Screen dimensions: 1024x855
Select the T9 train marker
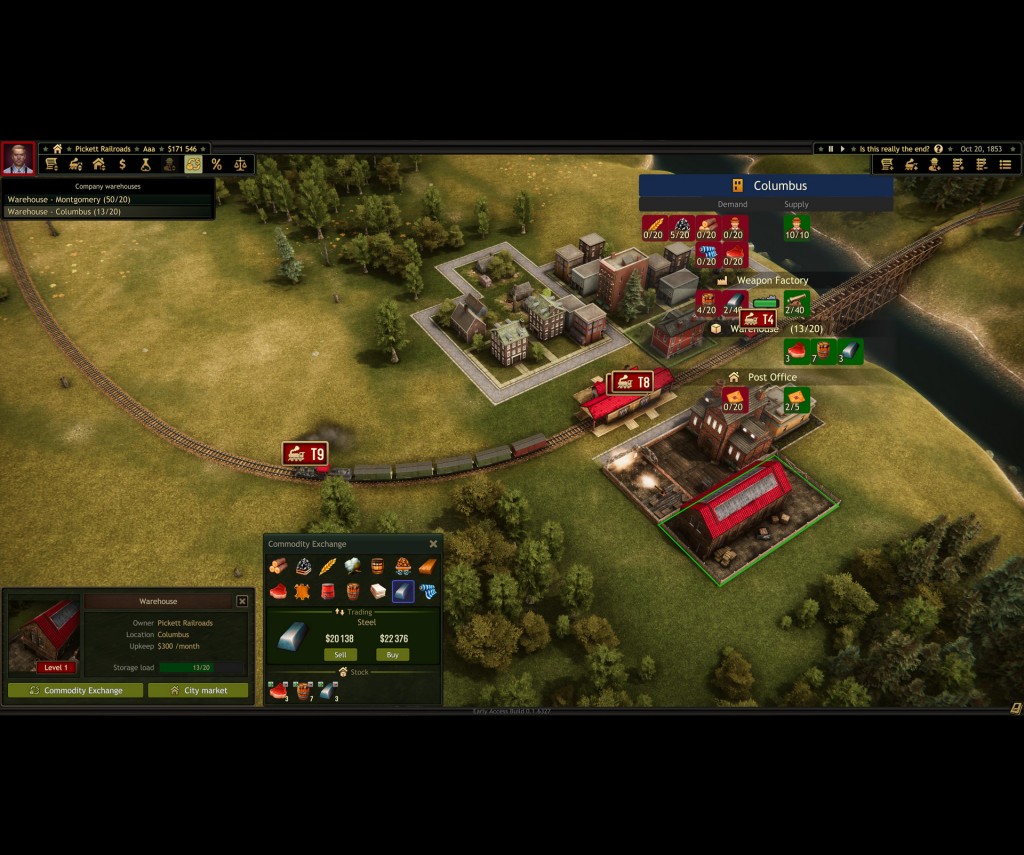tap(305, 454)
